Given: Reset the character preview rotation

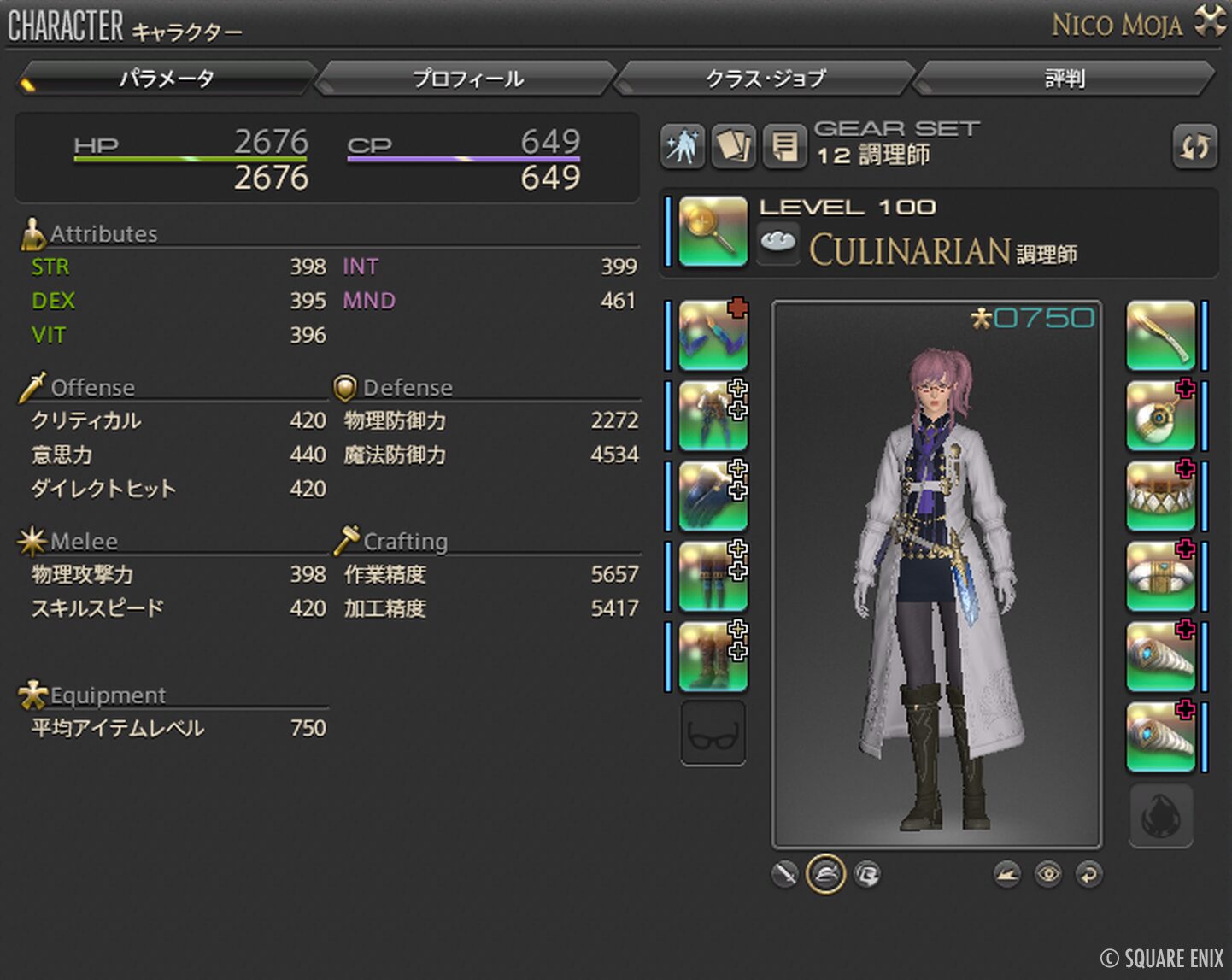Looking at the screenshot, I should tap(1088, 874).
